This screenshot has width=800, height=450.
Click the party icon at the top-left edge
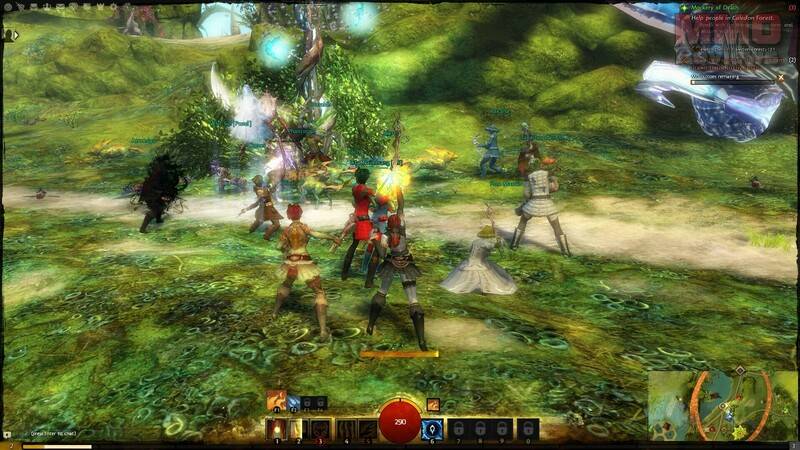click(x=10, y=34)
